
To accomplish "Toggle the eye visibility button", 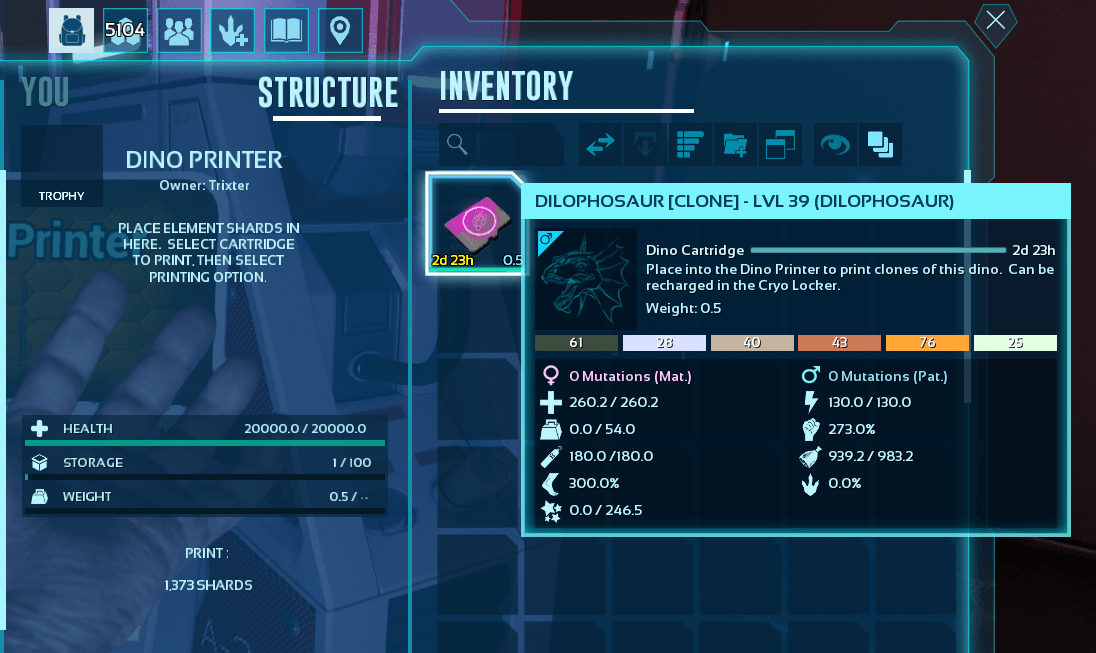I will (x=835, y=144).
